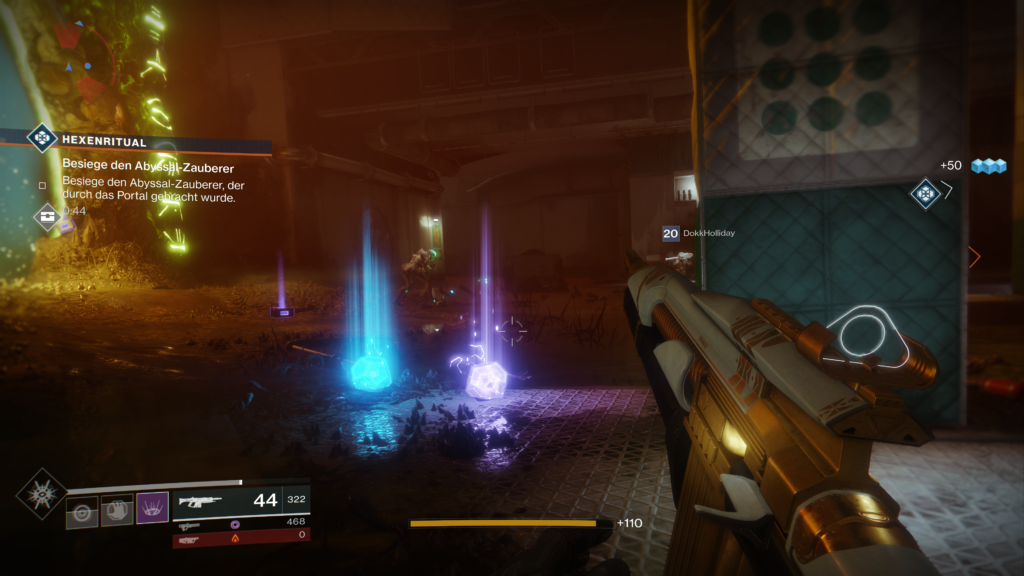Activate the super ability diamond icon
This screenshot has width=1024, height=576.
tap(41, 493)
